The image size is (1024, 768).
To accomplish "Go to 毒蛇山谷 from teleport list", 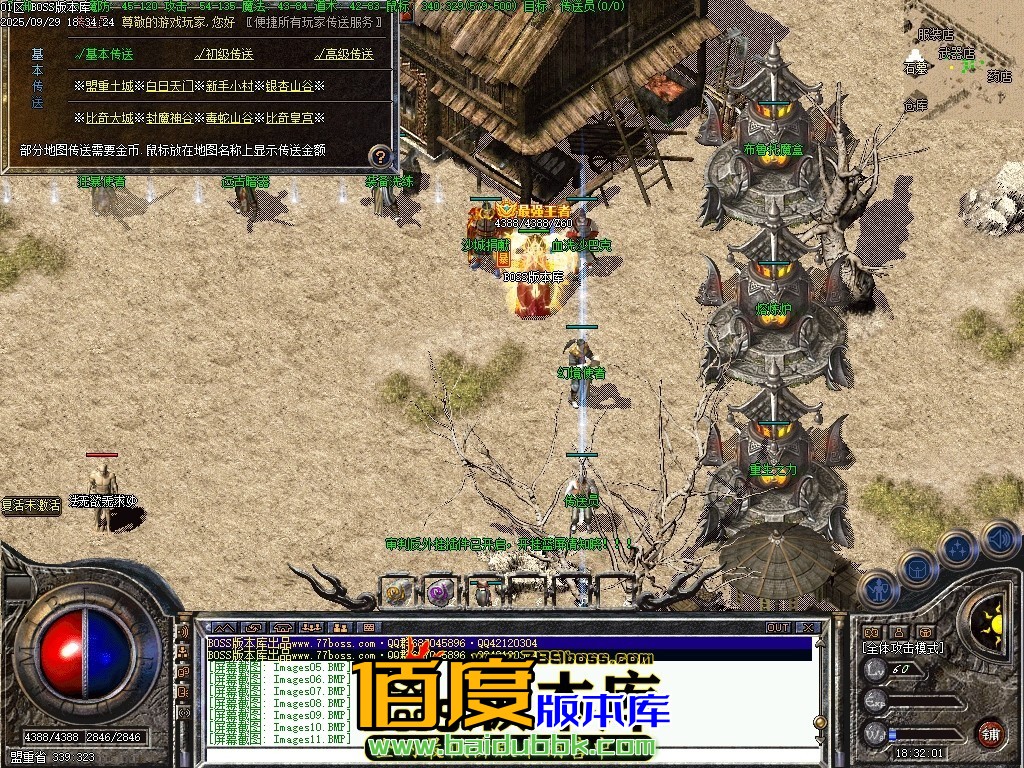I will coord(229,118).
